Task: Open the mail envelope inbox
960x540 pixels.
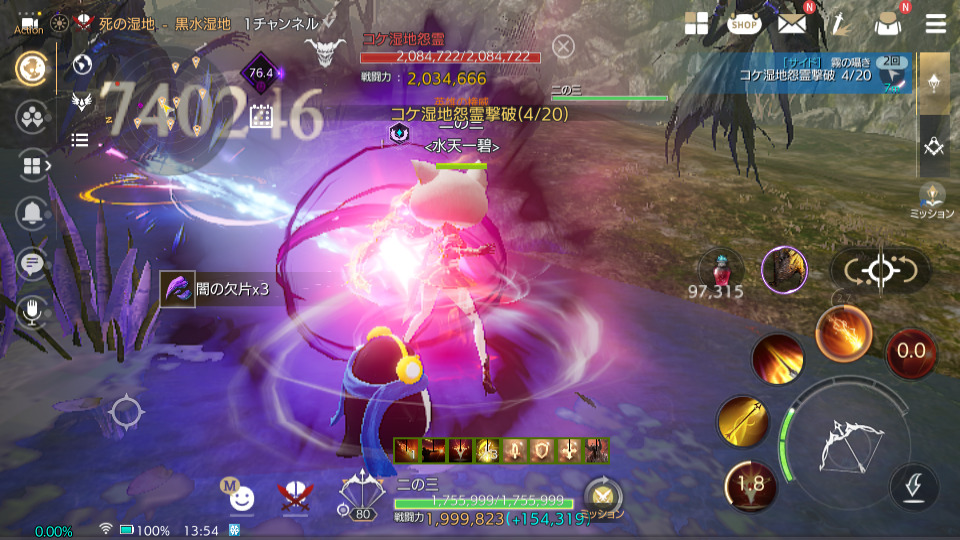Action: point(793,24)
